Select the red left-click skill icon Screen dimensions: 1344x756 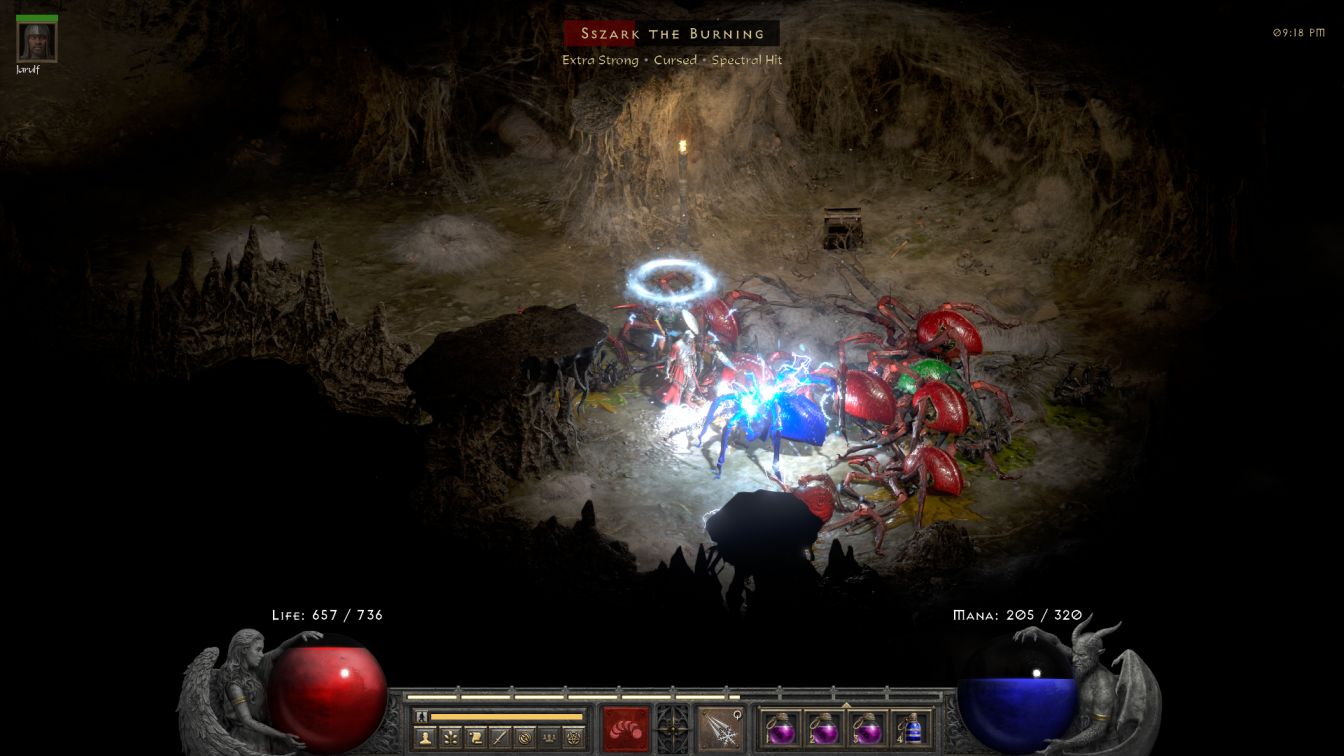625,728
